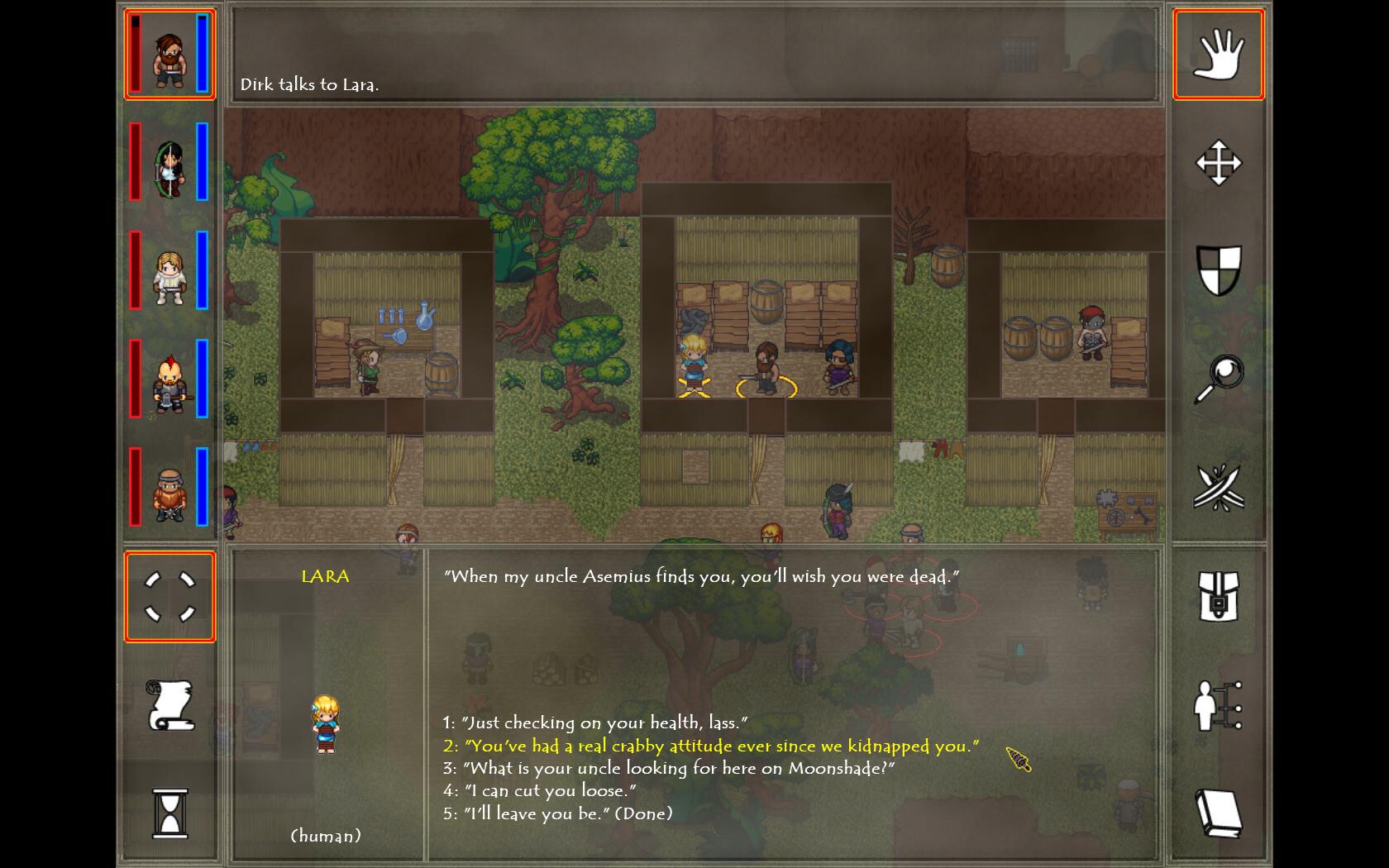
Task: Select the blonde white-robed party member portrait
Action: pyautogui.click(x=169, y=271)
